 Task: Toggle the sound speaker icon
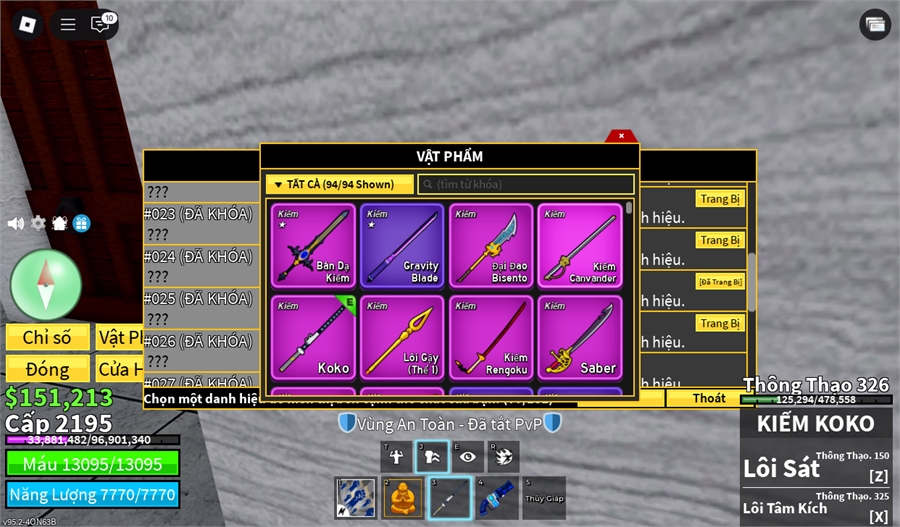coord(16,223)
